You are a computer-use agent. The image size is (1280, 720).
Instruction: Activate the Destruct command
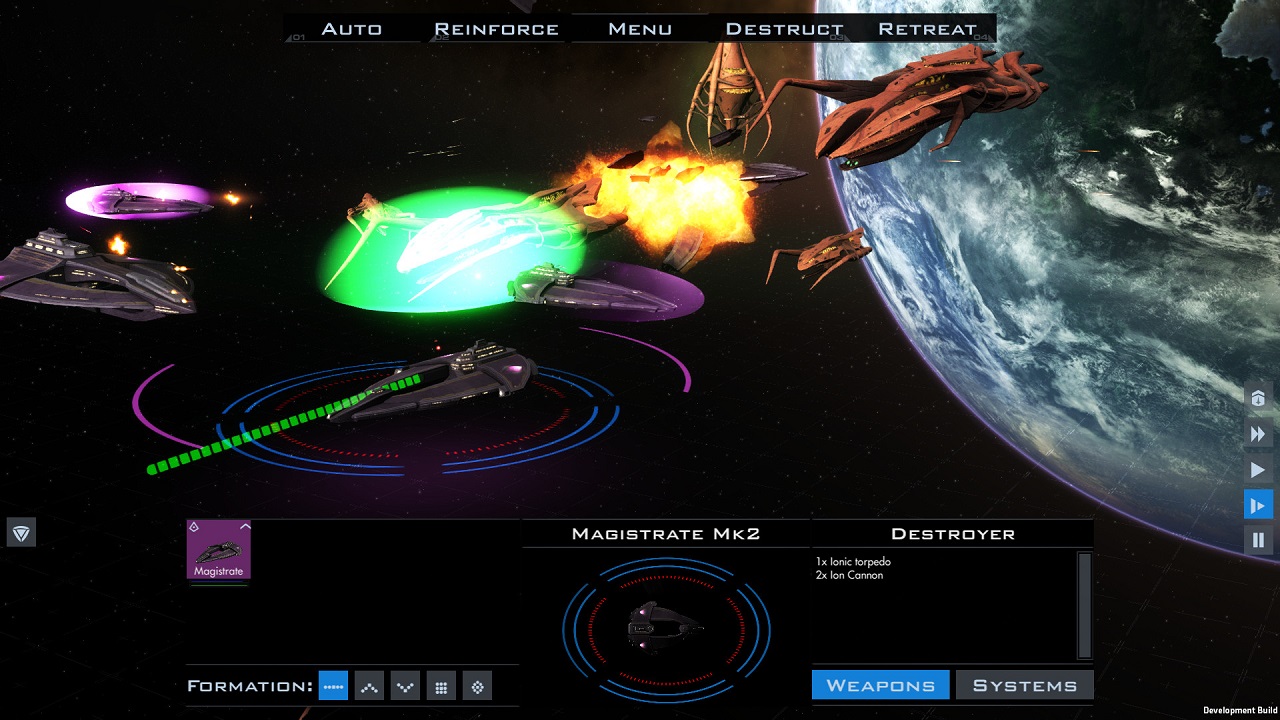point(784,29)
